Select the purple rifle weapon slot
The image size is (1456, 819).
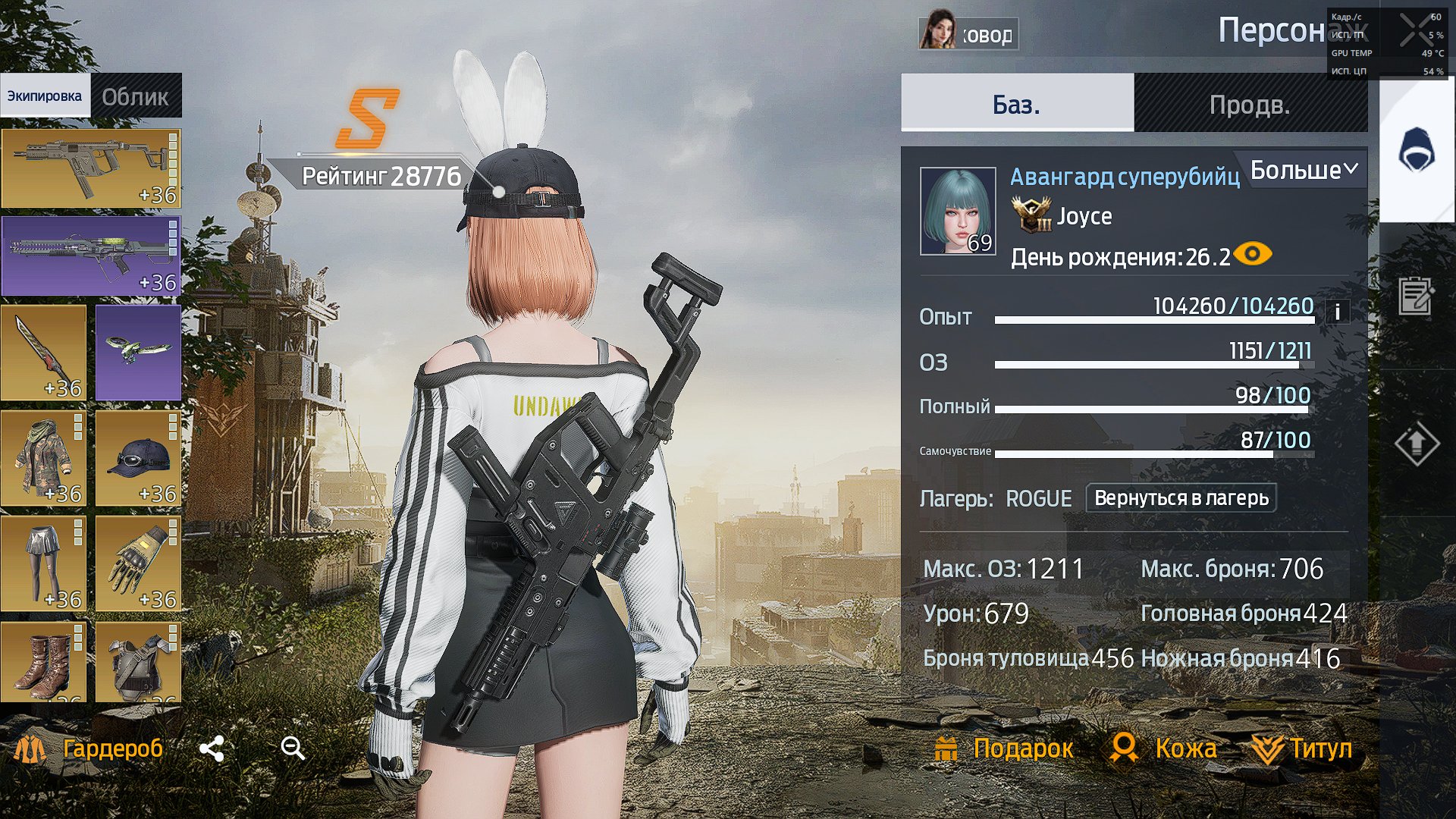[x=91, y=256]
